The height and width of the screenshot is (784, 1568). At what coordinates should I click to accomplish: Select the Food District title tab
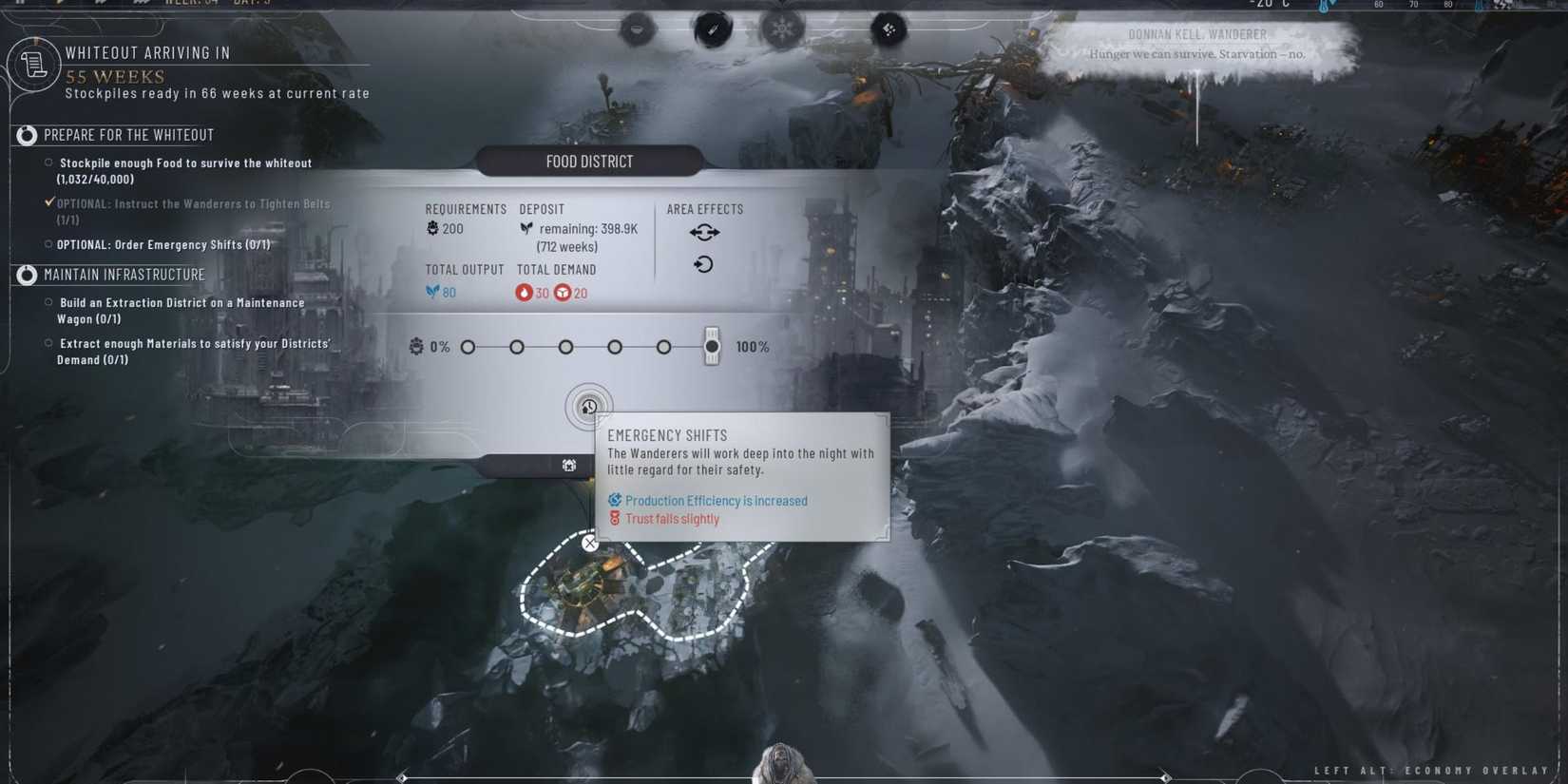point(588,161)
